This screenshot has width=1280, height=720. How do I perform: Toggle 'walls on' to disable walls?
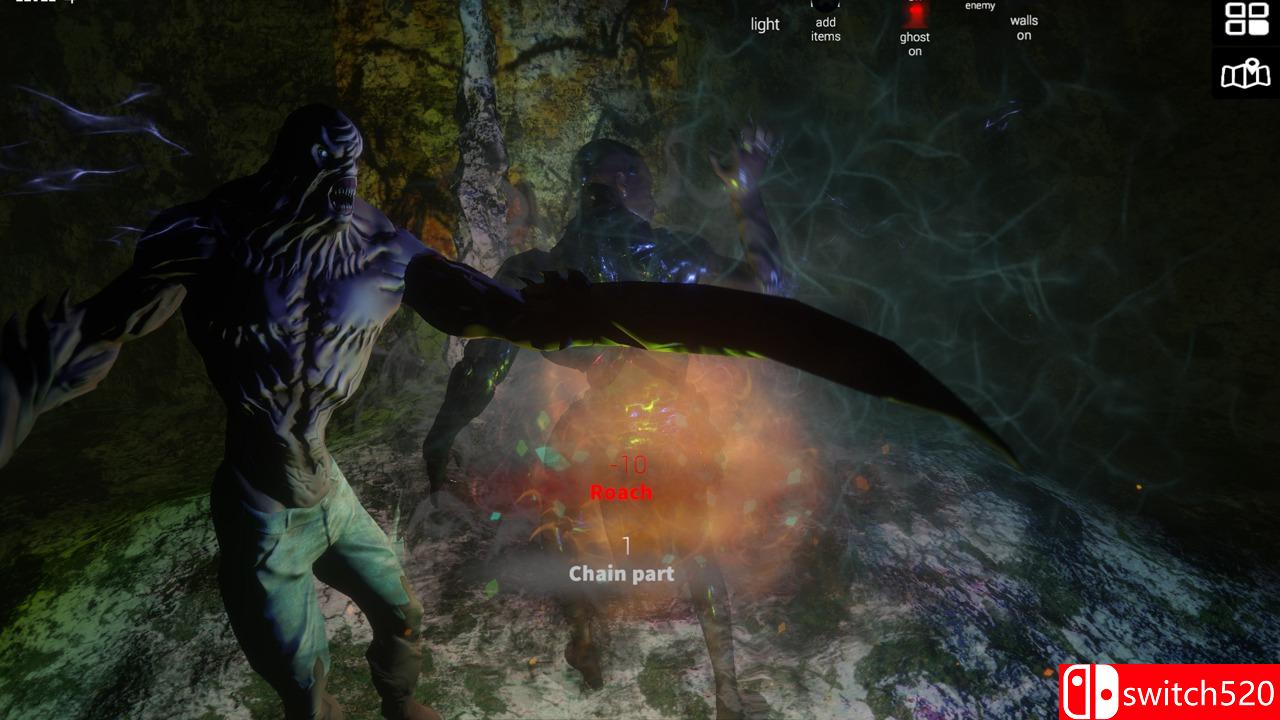(1022, 26)
